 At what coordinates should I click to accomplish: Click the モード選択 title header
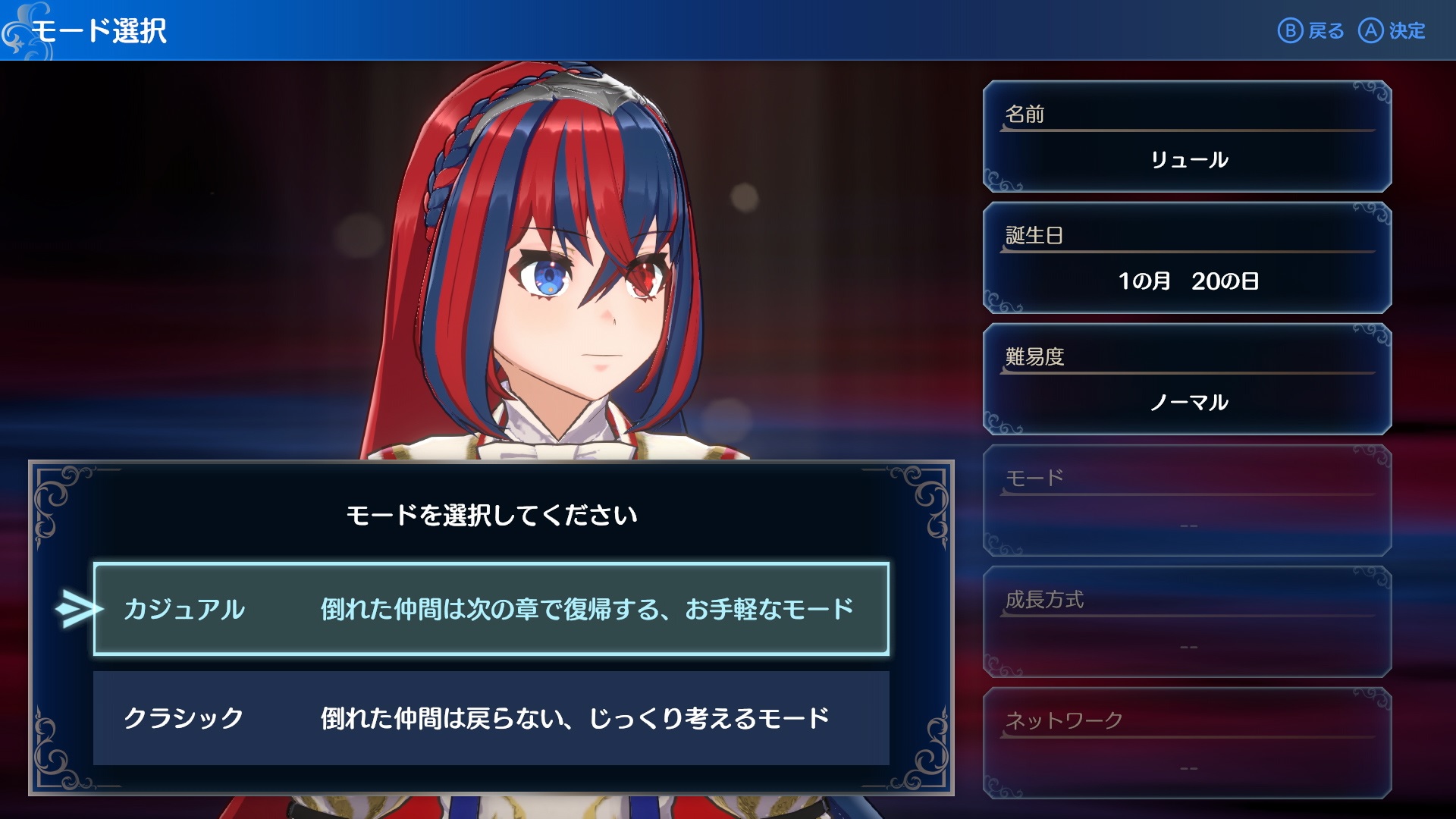click(102, 30)
